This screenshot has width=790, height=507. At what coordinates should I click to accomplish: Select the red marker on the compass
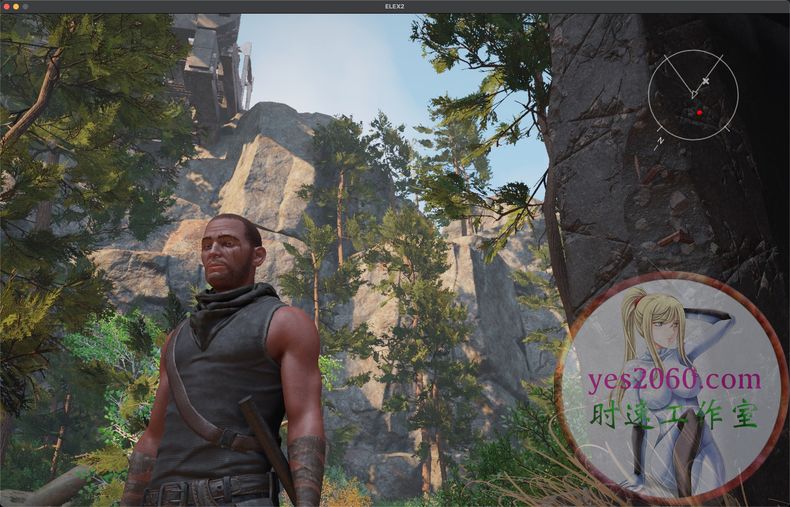pyautogui.click(x=699, y=113)
